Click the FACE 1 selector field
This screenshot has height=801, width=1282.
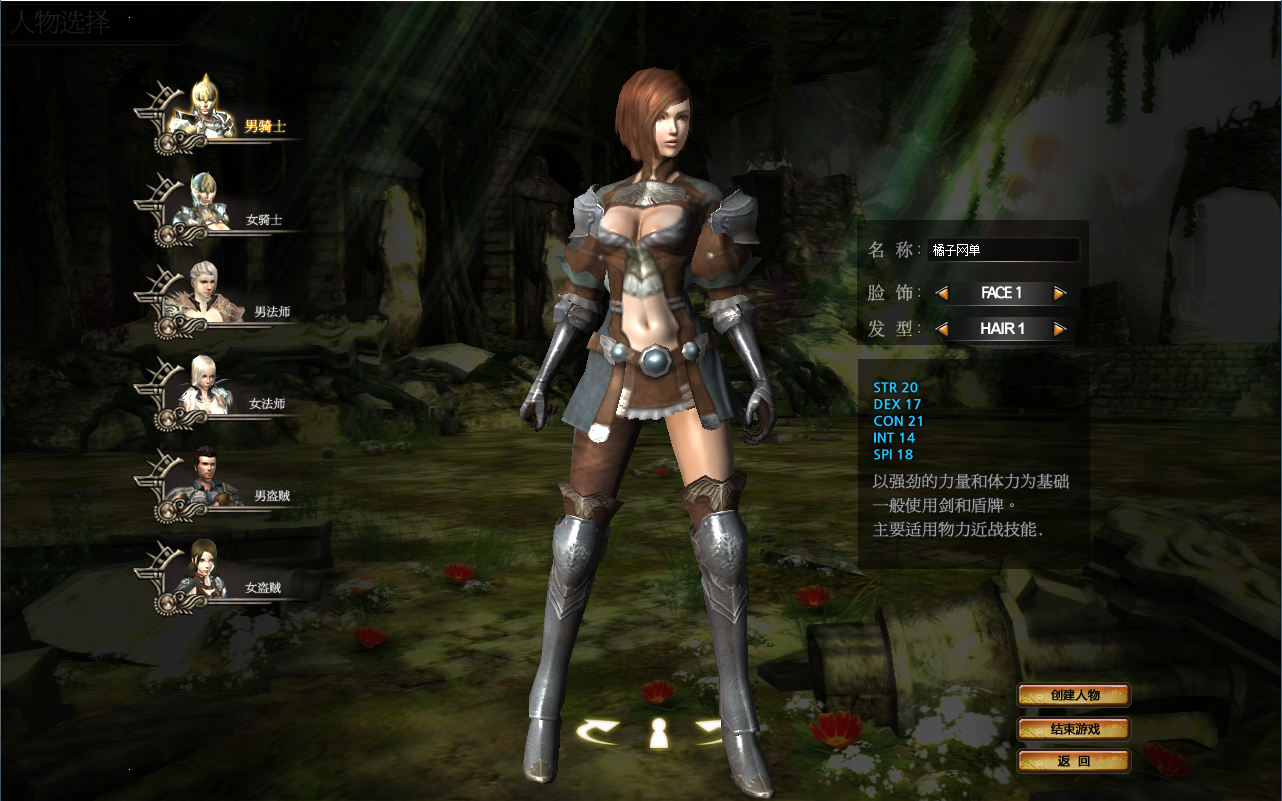1001,292
